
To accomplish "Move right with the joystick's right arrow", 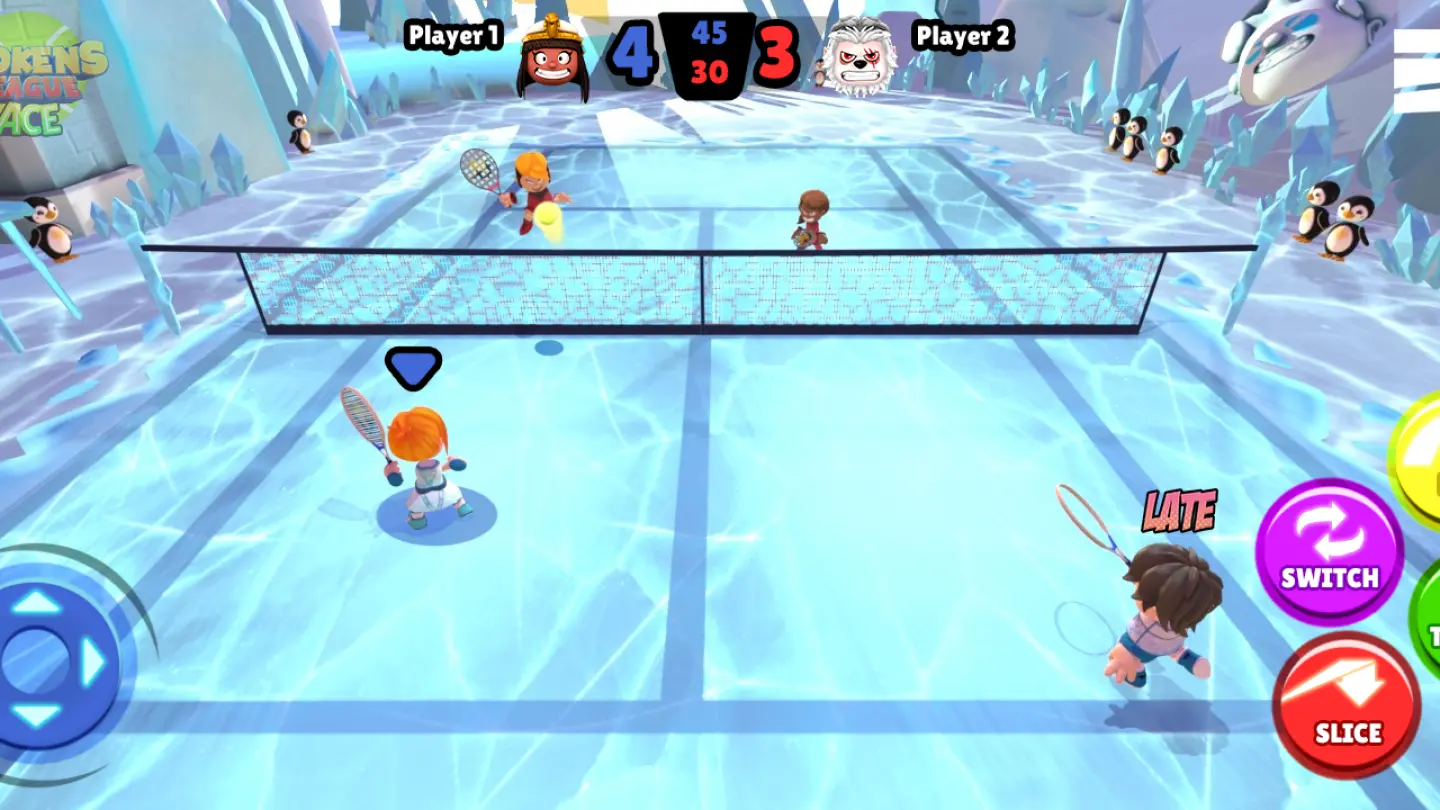I will [93, 661].
